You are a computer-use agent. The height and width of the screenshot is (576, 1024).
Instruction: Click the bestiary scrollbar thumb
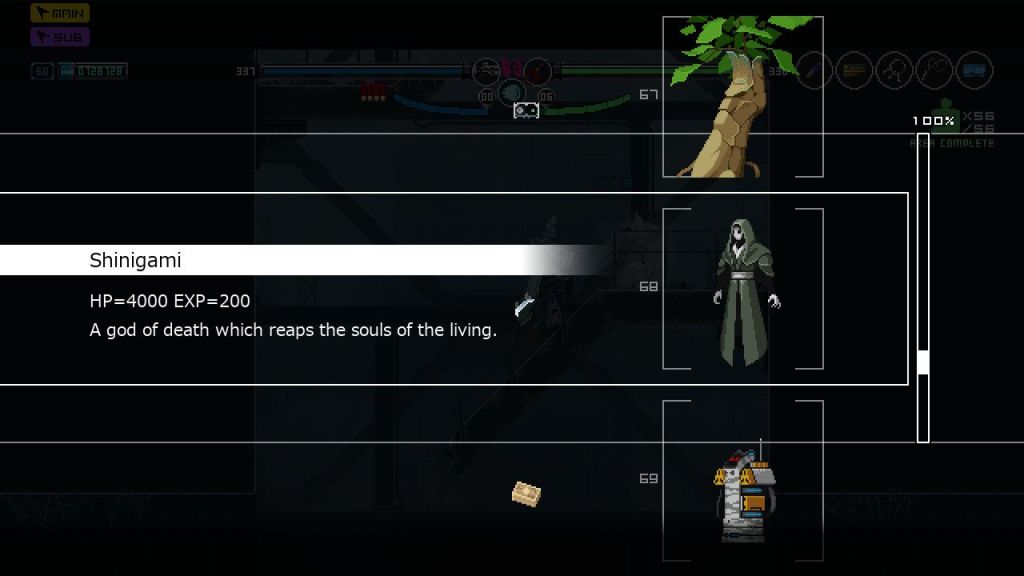pyautogui.click(x=923, y=362)
